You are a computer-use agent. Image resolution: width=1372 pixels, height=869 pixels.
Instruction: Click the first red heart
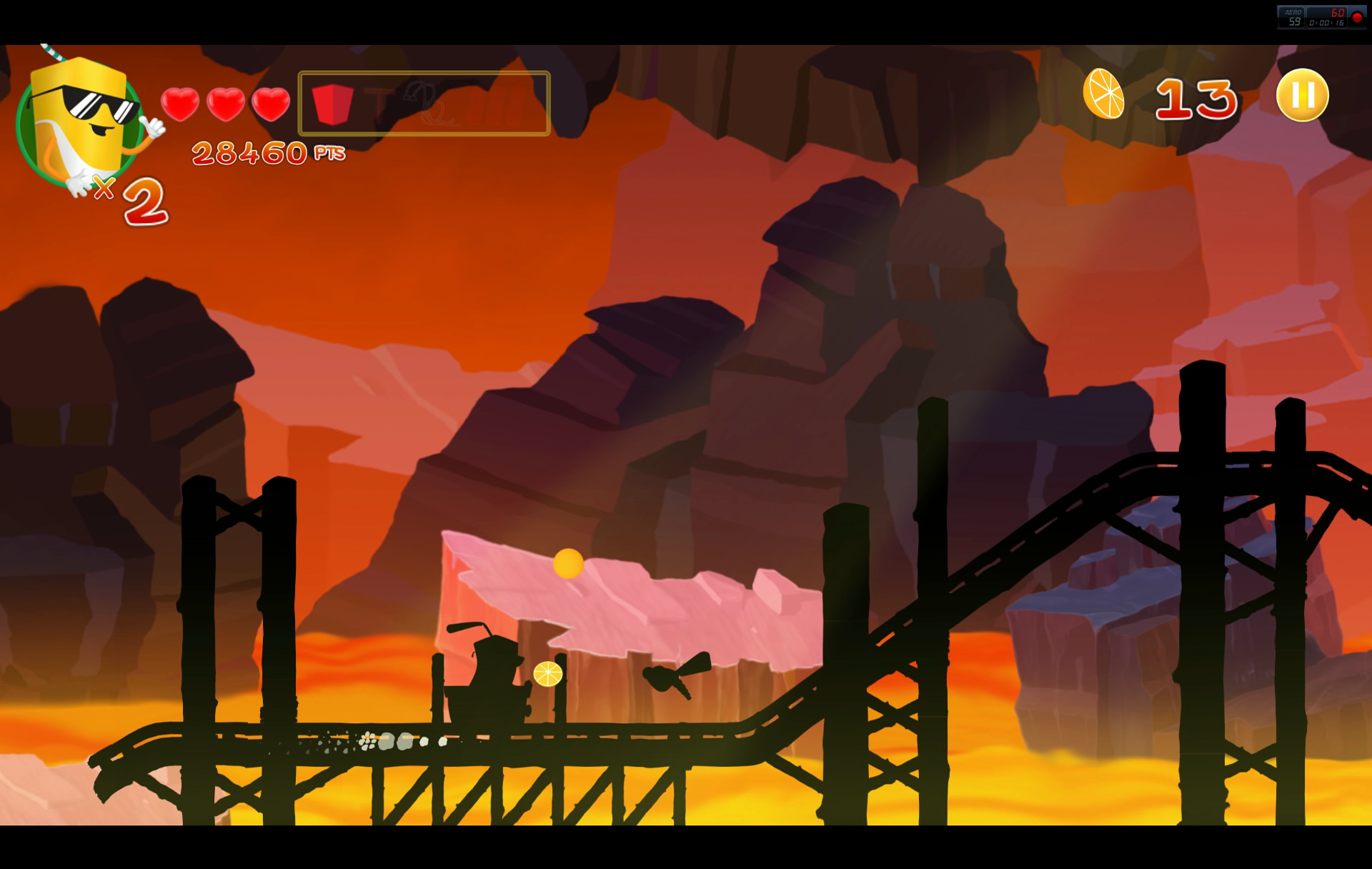pyautogui.click(x=182, y=102)
